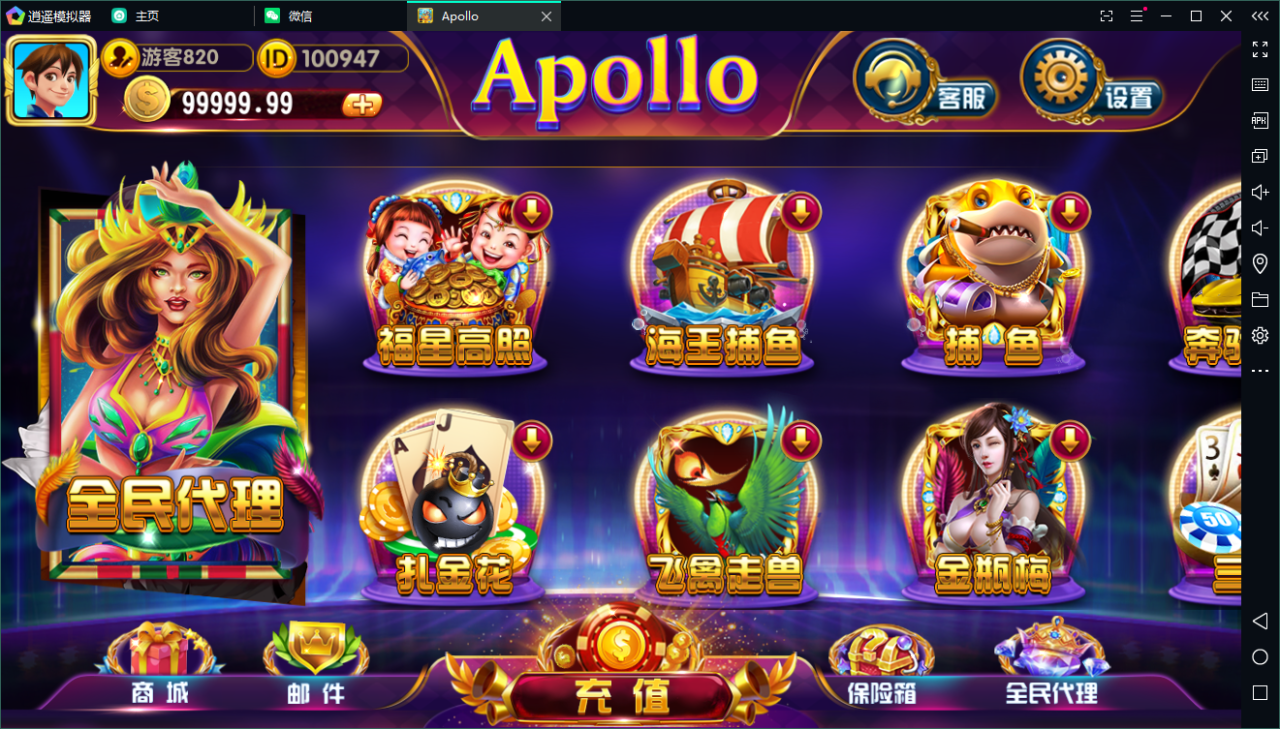The height and width of the screenshot is (729, 1280).
Task: Increase volume with the sidebar icon
Action: (x=1260, y=192)
